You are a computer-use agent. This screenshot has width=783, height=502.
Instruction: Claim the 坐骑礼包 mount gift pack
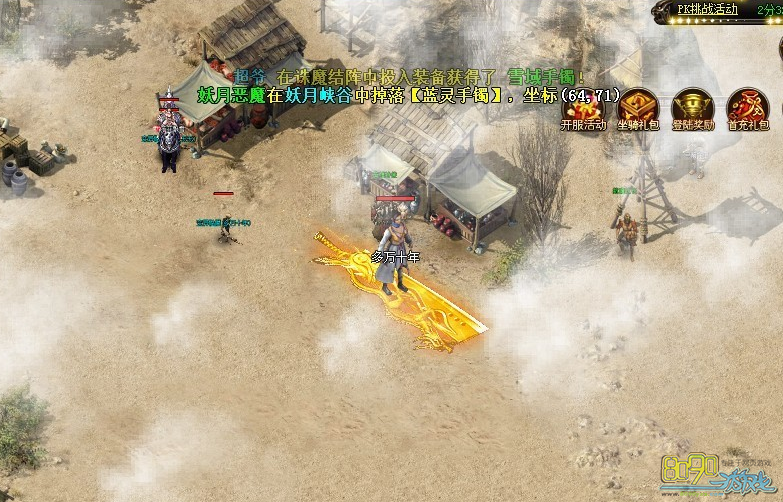click(638, 108)
